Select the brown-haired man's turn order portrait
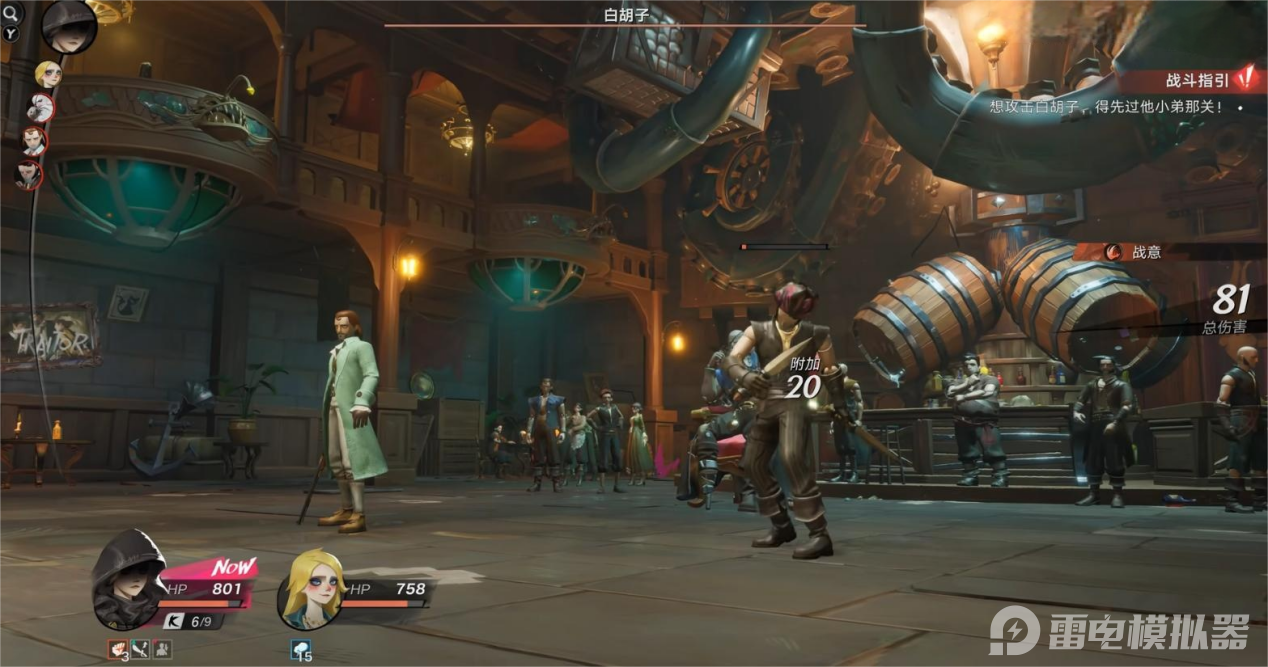Screen dimensions: 1268x667 (x=34, y=141)
